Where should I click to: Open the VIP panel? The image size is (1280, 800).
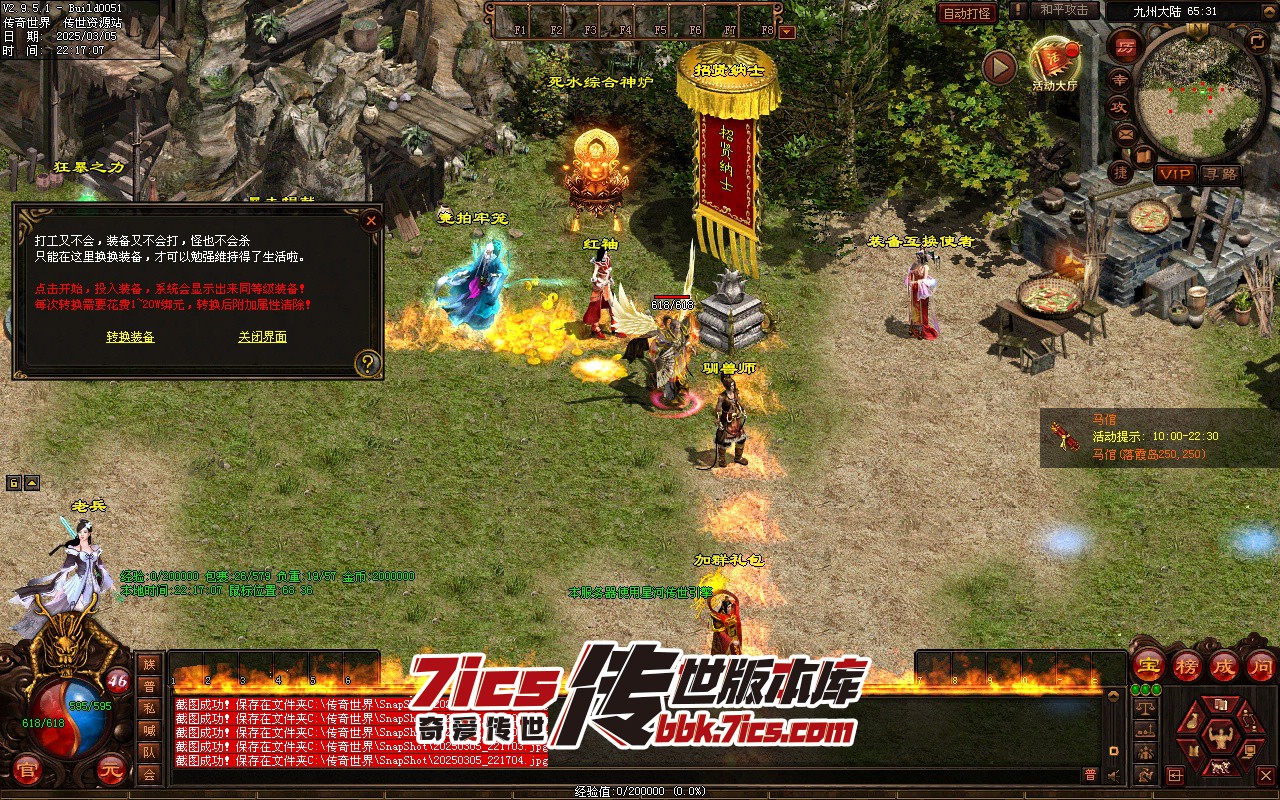tap(1175, 174)
